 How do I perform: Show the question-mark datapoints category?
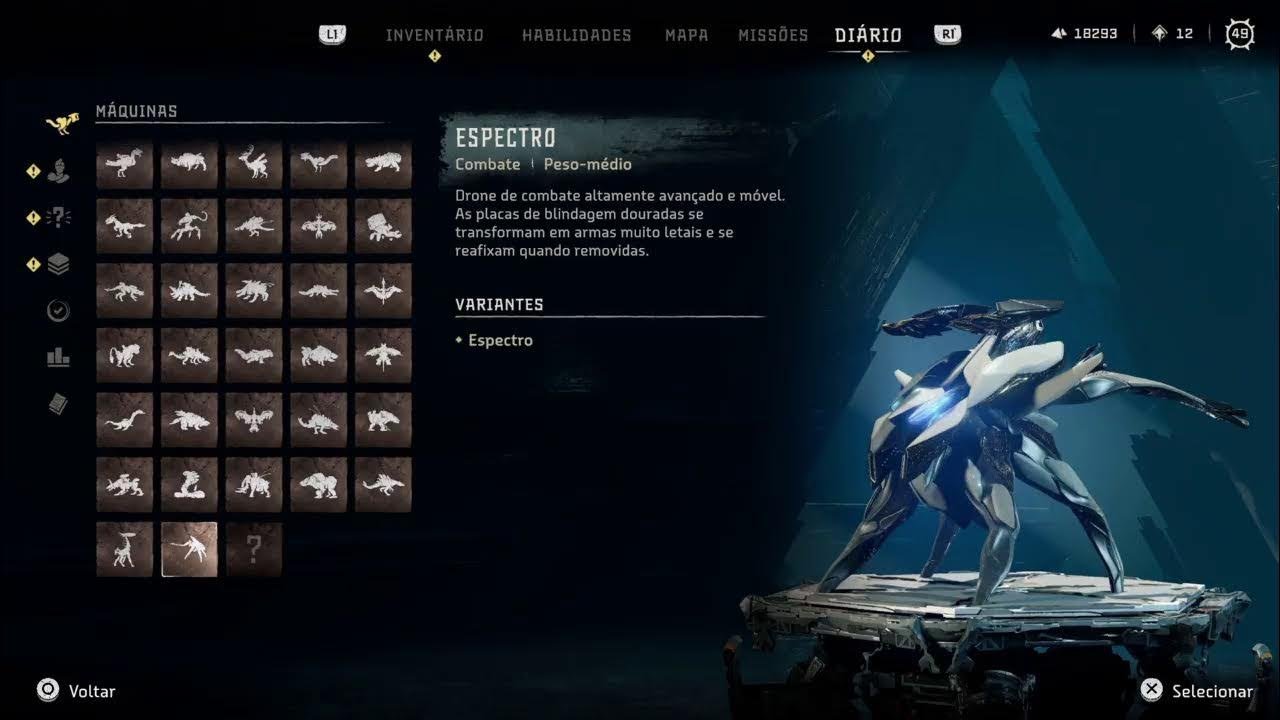[59, 217]
